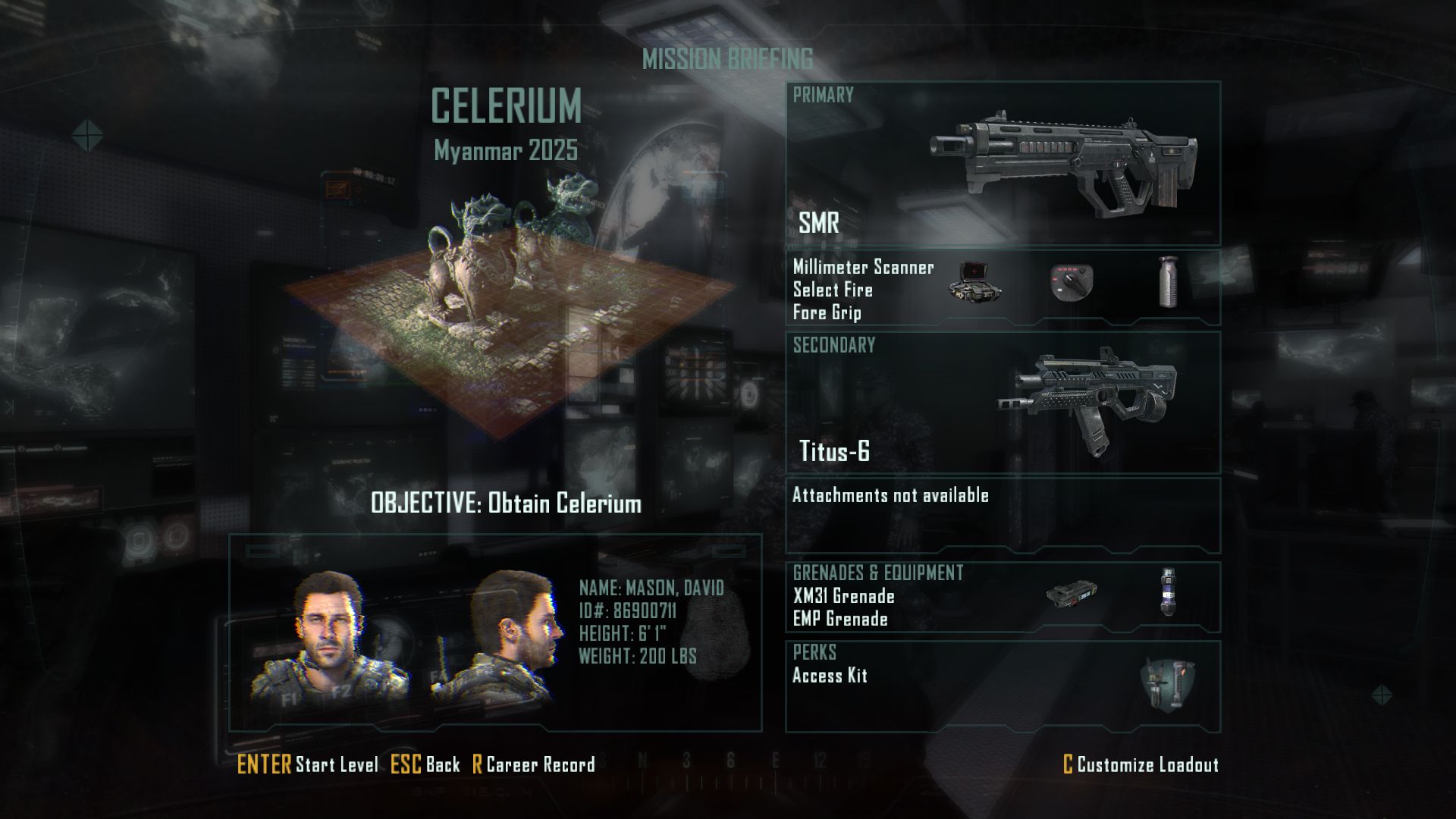Viewport: 1456px width, 819px height.
Task: Choose the Fore Grip attachment icon
Action: (x=1169, y=281)
